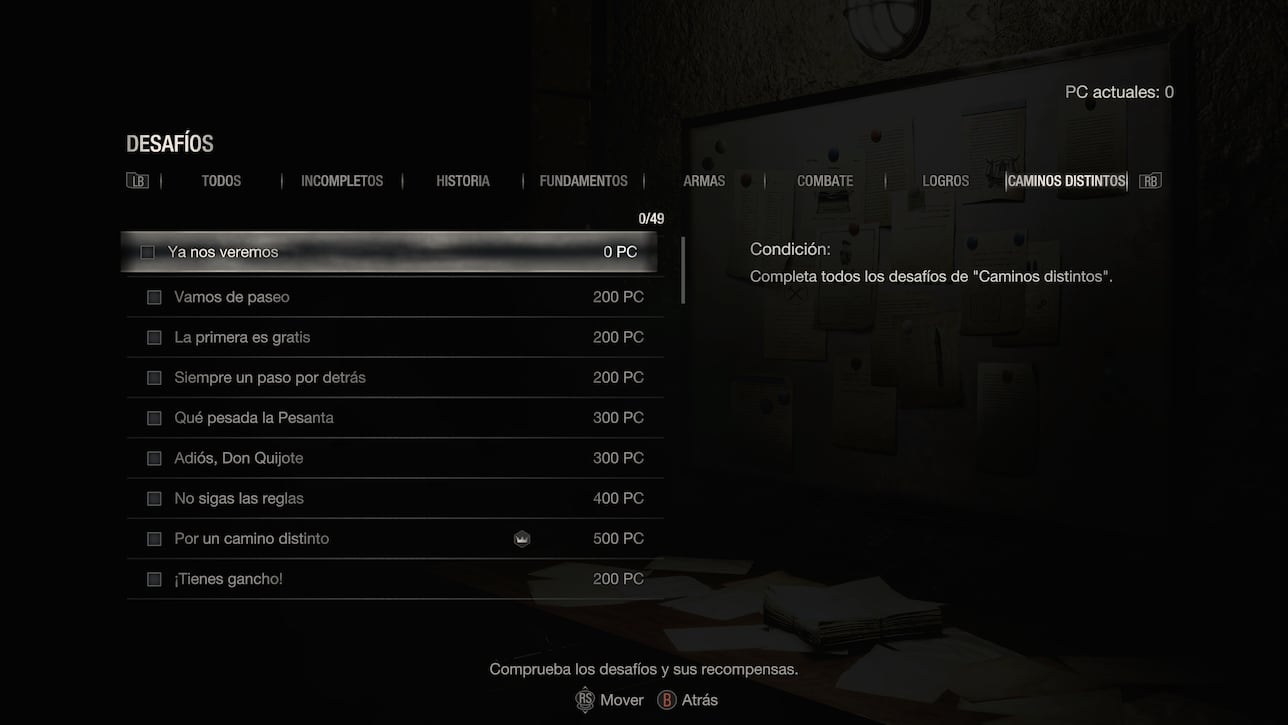The image size is (1288, 725).
Task: Click the Mover control label
Action: point(620,700)
